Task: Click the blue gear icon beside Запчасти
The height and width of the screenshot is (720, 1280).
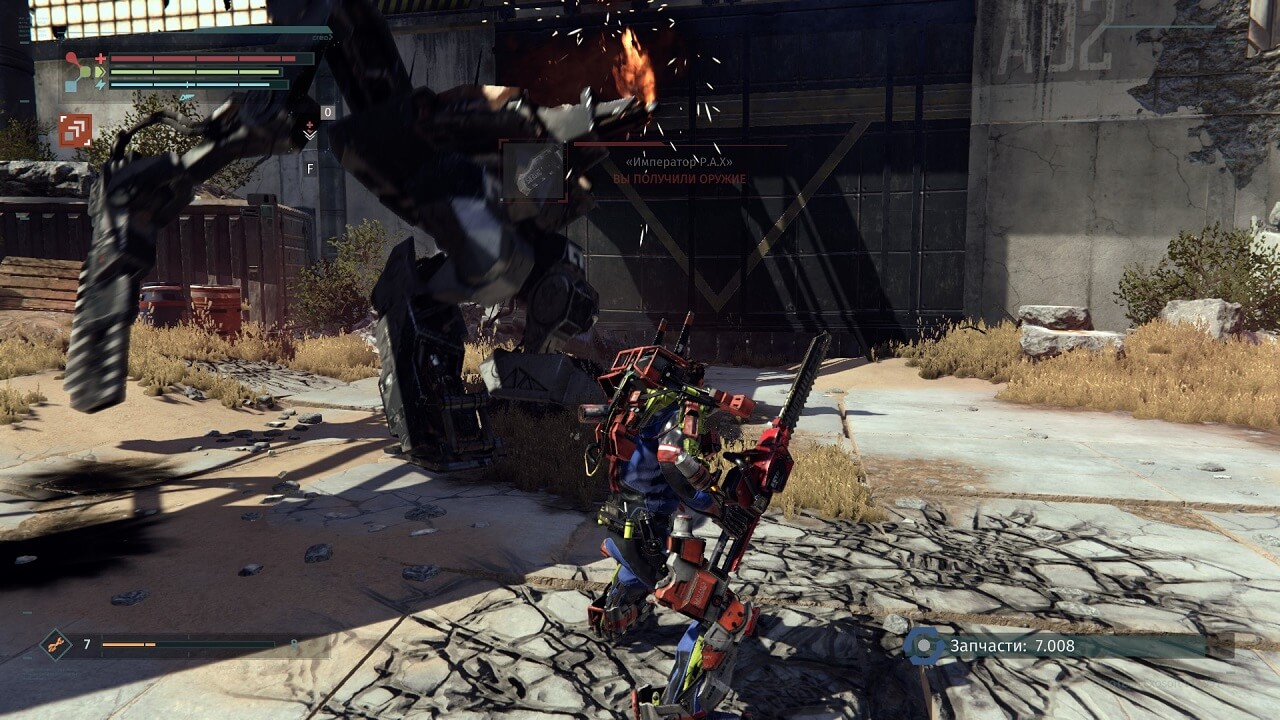Action: pyautogui.click(x=924, y=646)
